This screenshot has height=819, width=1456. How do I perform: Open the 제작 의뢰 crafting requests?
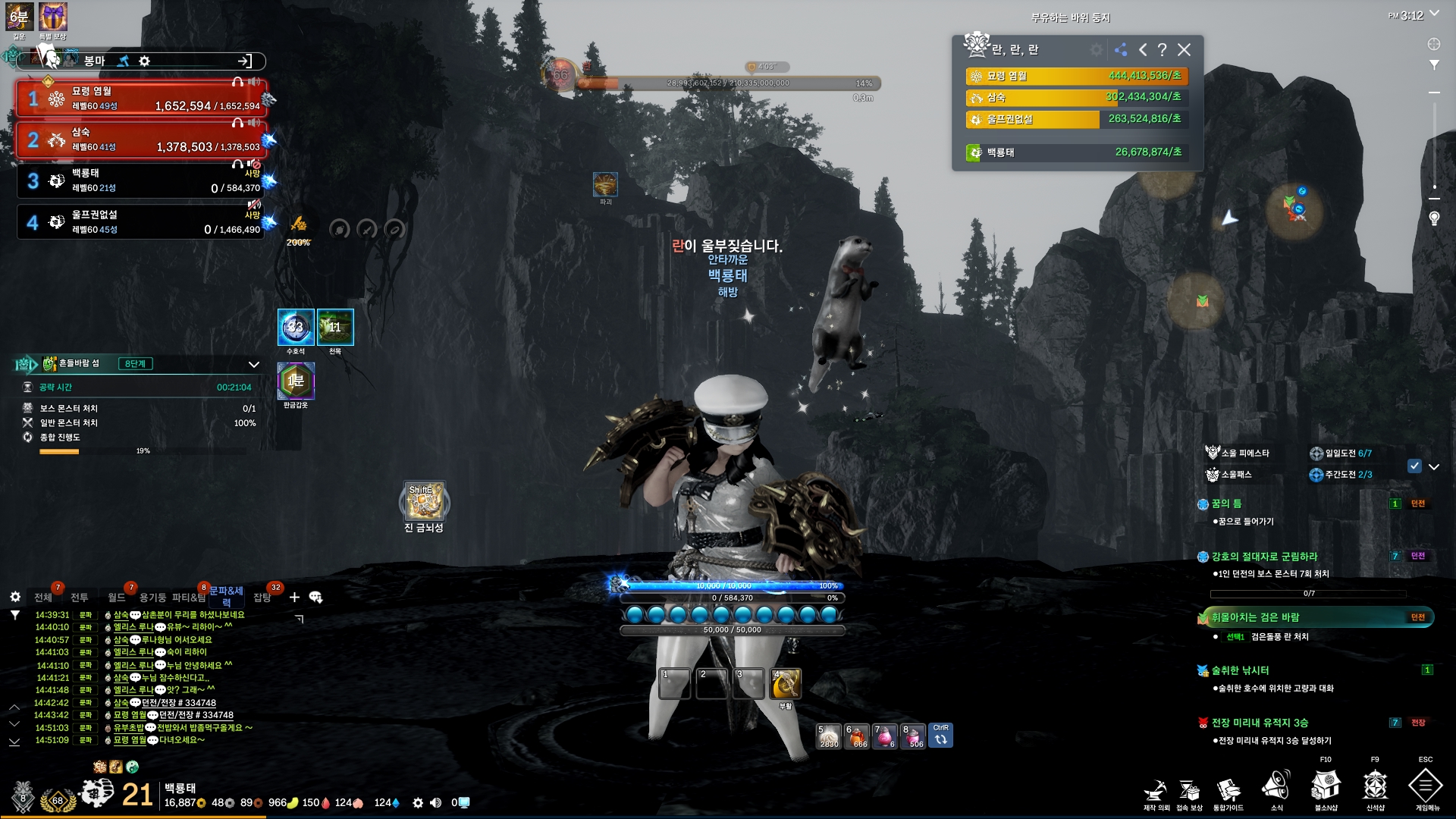click(x=1156, y=790)
